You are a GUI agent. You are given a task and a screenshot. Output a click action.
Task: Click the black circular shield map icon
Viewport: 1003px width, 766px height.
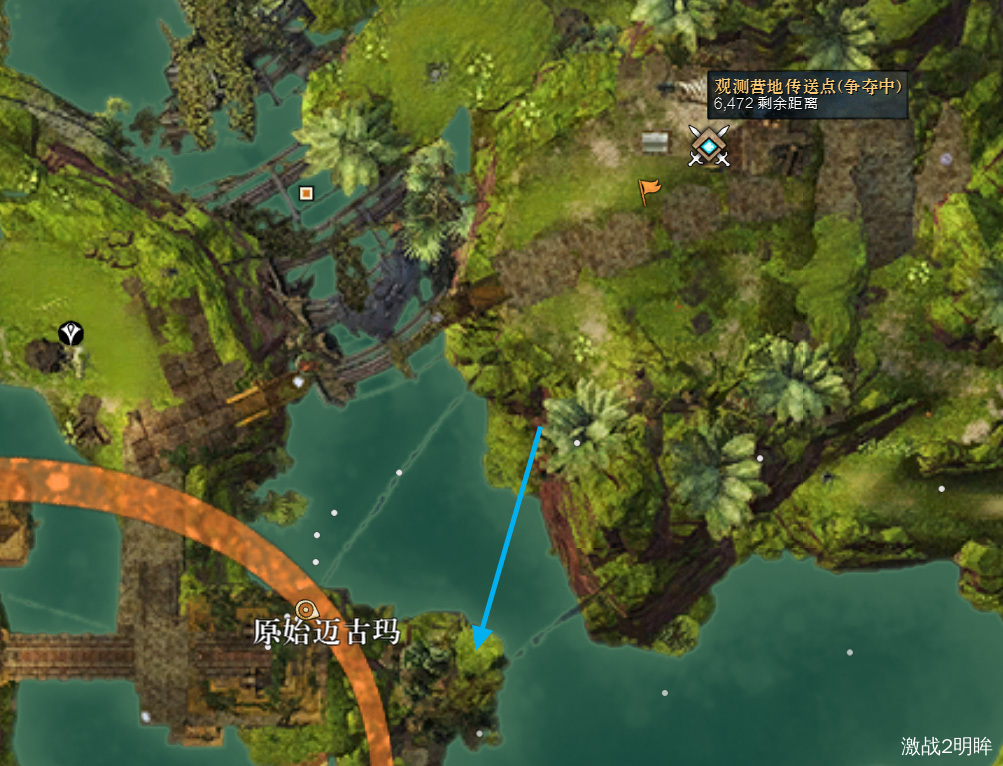click(x=71, y=334)
